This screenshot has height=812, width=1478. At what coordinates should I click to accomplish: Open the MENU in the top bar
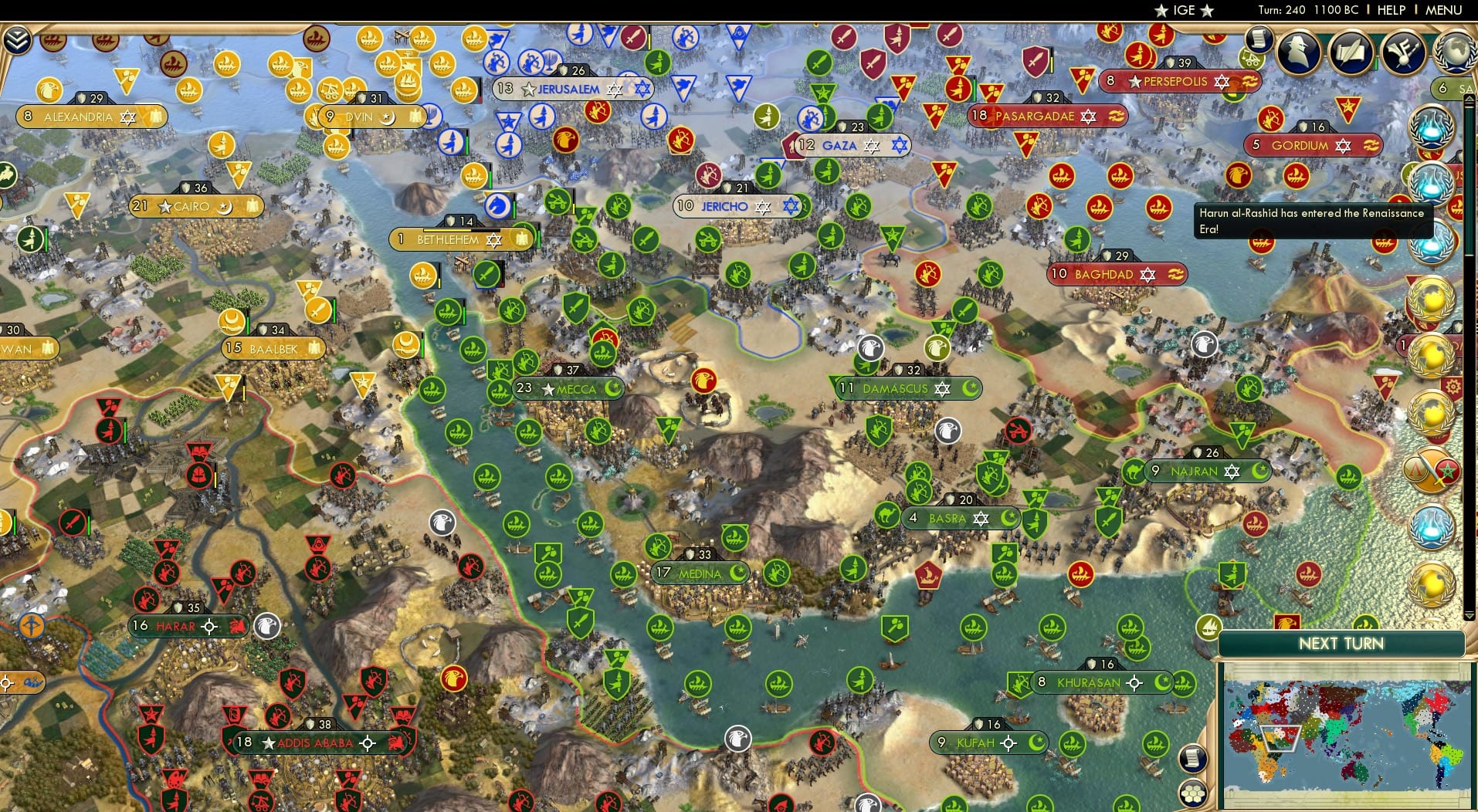tap(1446, 11)
